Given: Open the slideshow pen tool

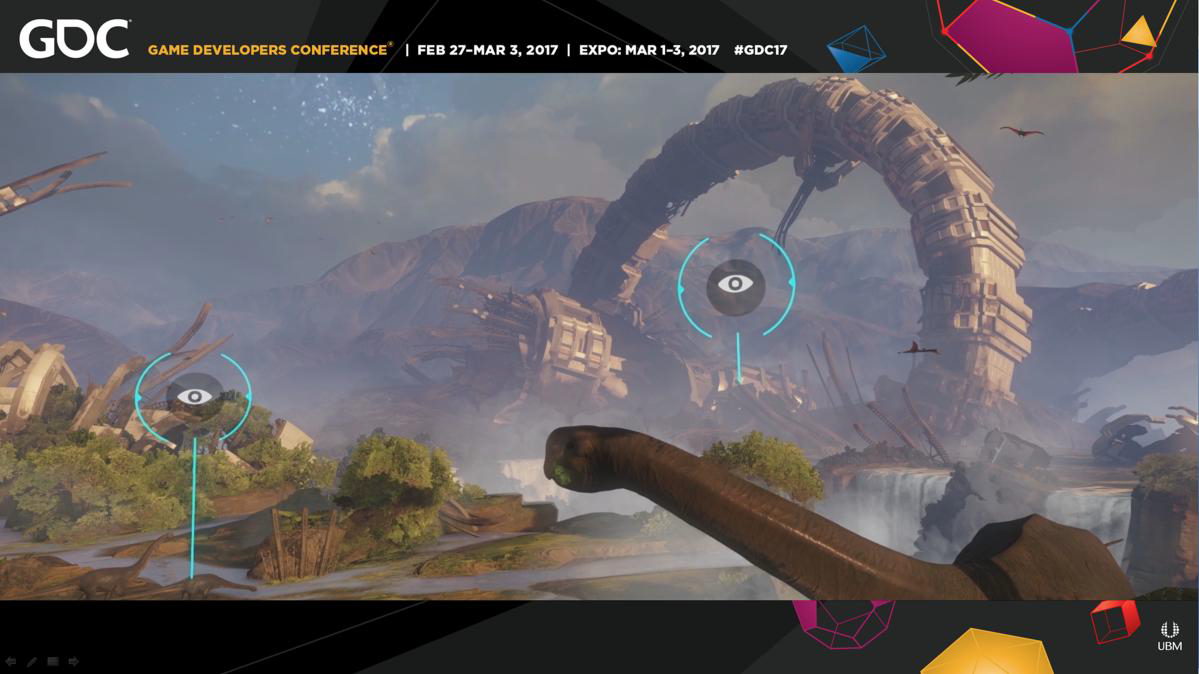Looking at the screenshot, I should (x=32, y=662).
